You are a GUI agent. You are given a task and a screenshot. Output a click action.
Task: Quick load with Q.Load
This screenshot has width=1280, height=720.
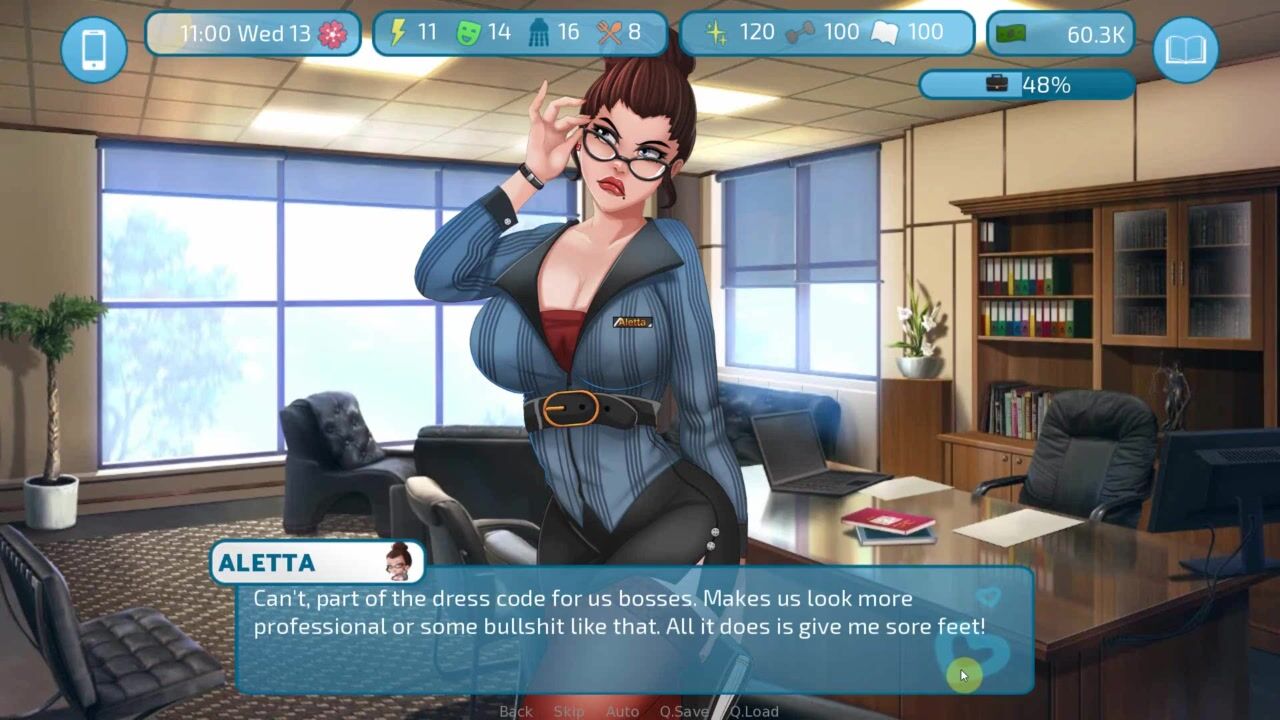[754, 711]
